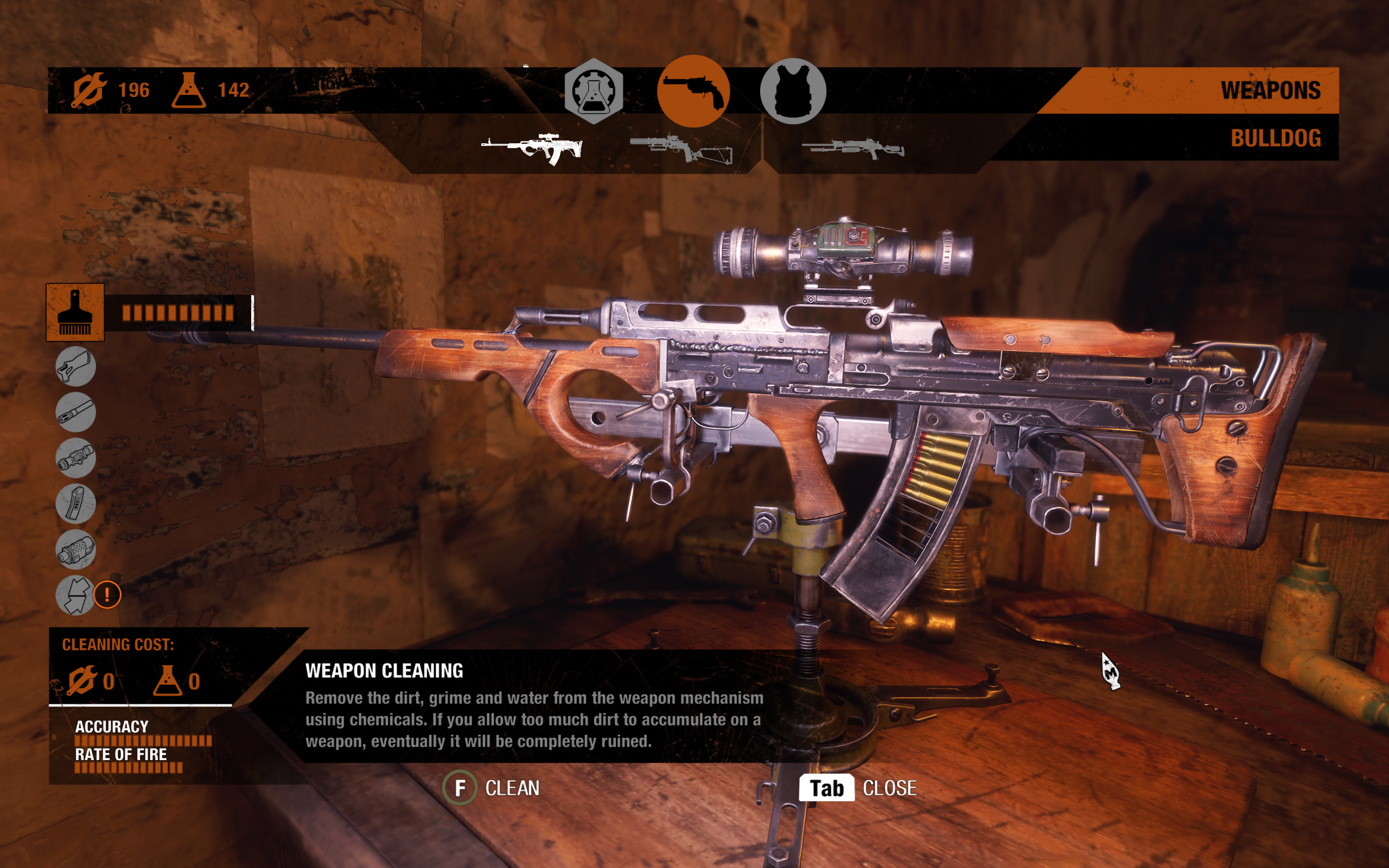The height and width of the screenshot is (868, 1389).
Task: Open the stock attachment category
Action: click(x=76, y=366)
